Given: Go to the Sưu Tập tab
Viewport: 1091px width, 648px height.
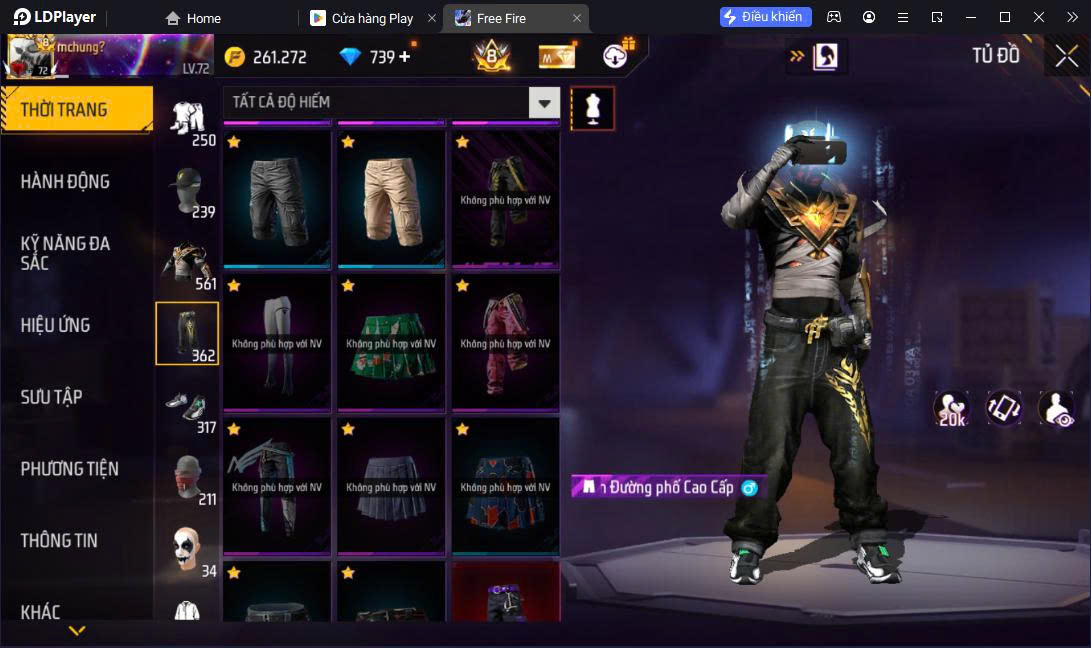Looking at the screenshot, I should pos(52,397).
